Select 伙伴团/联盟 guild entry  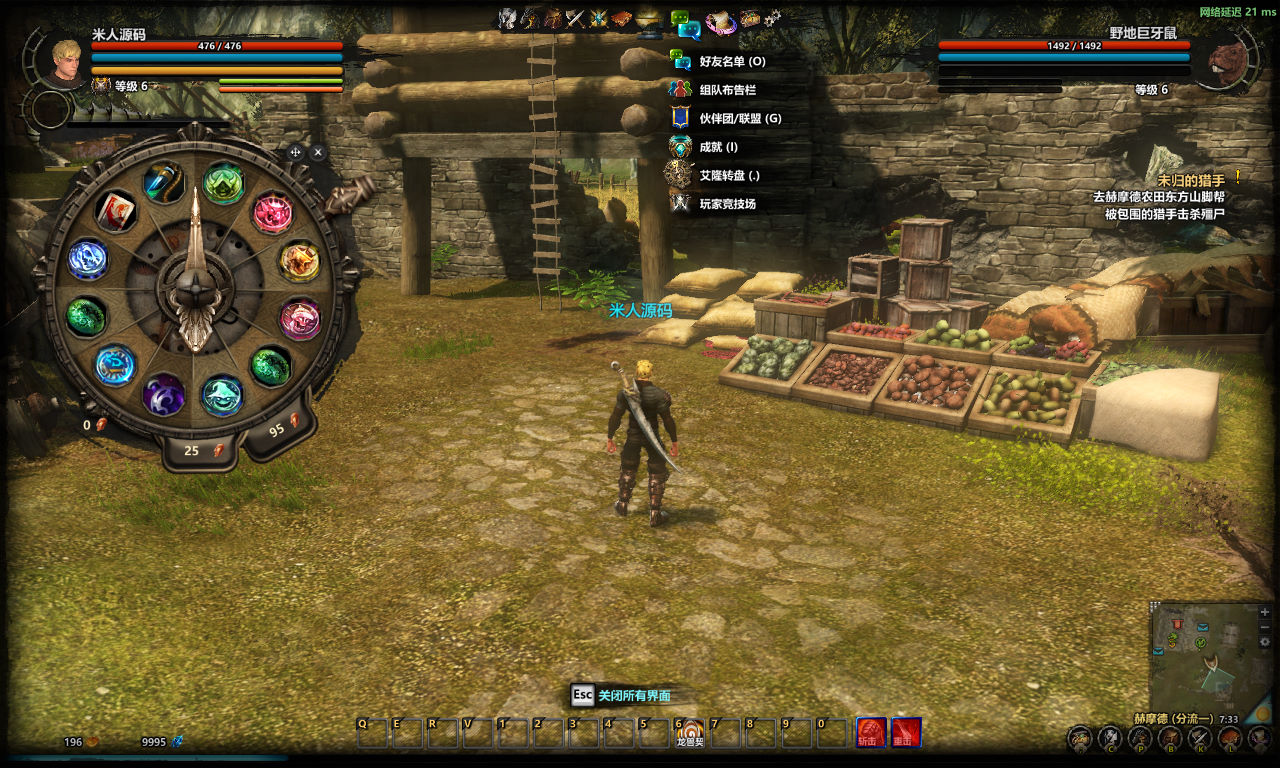point(740,118)
